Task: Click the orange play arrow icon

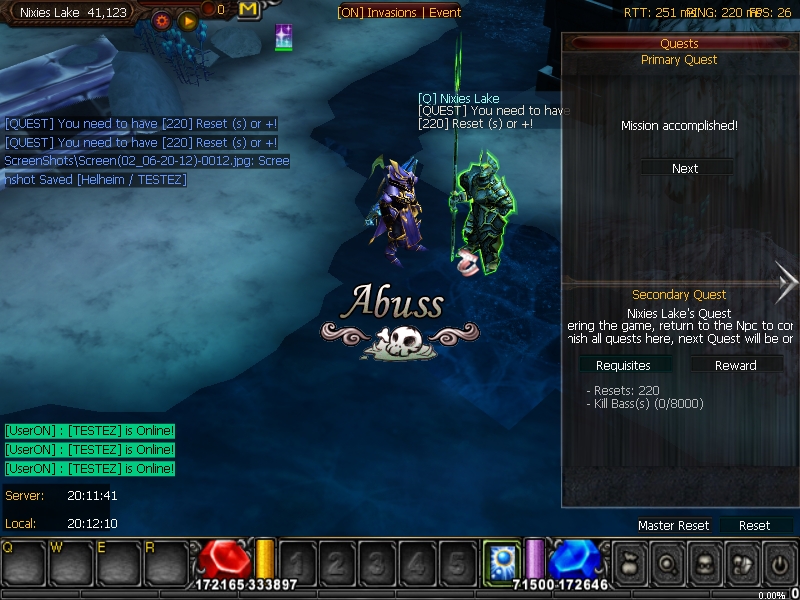Action: 187,20
